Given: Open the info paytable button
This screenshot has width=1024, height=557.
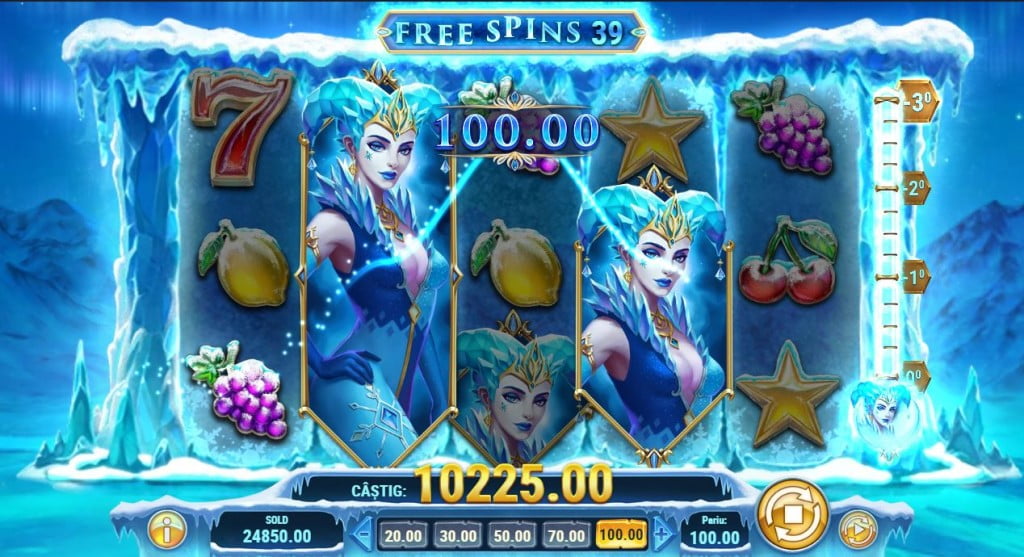Looking at the screenshot, I should click(x=168, y=529).
